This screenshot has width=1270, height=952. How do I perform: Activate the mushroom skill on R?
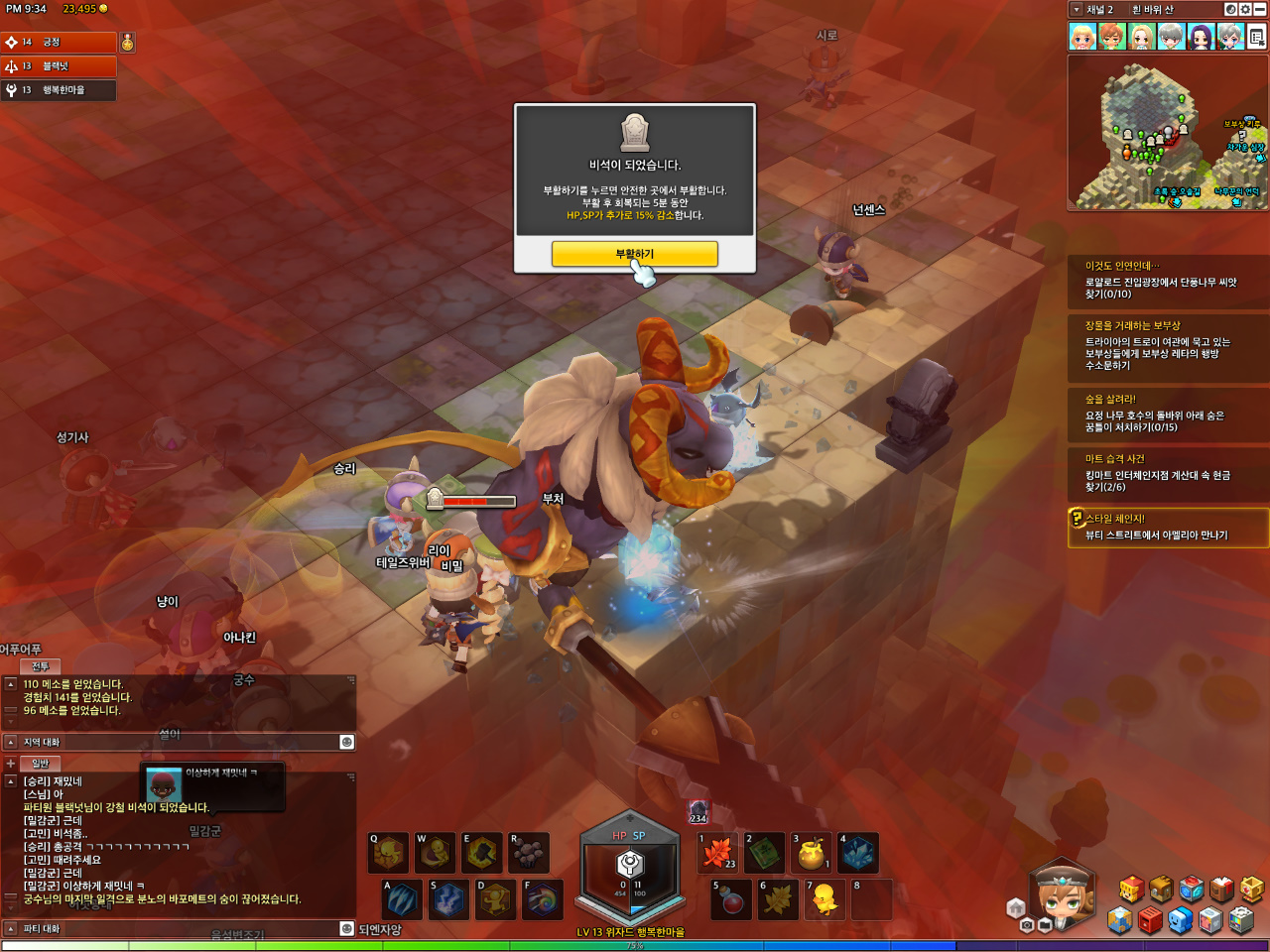pos(529,852)
